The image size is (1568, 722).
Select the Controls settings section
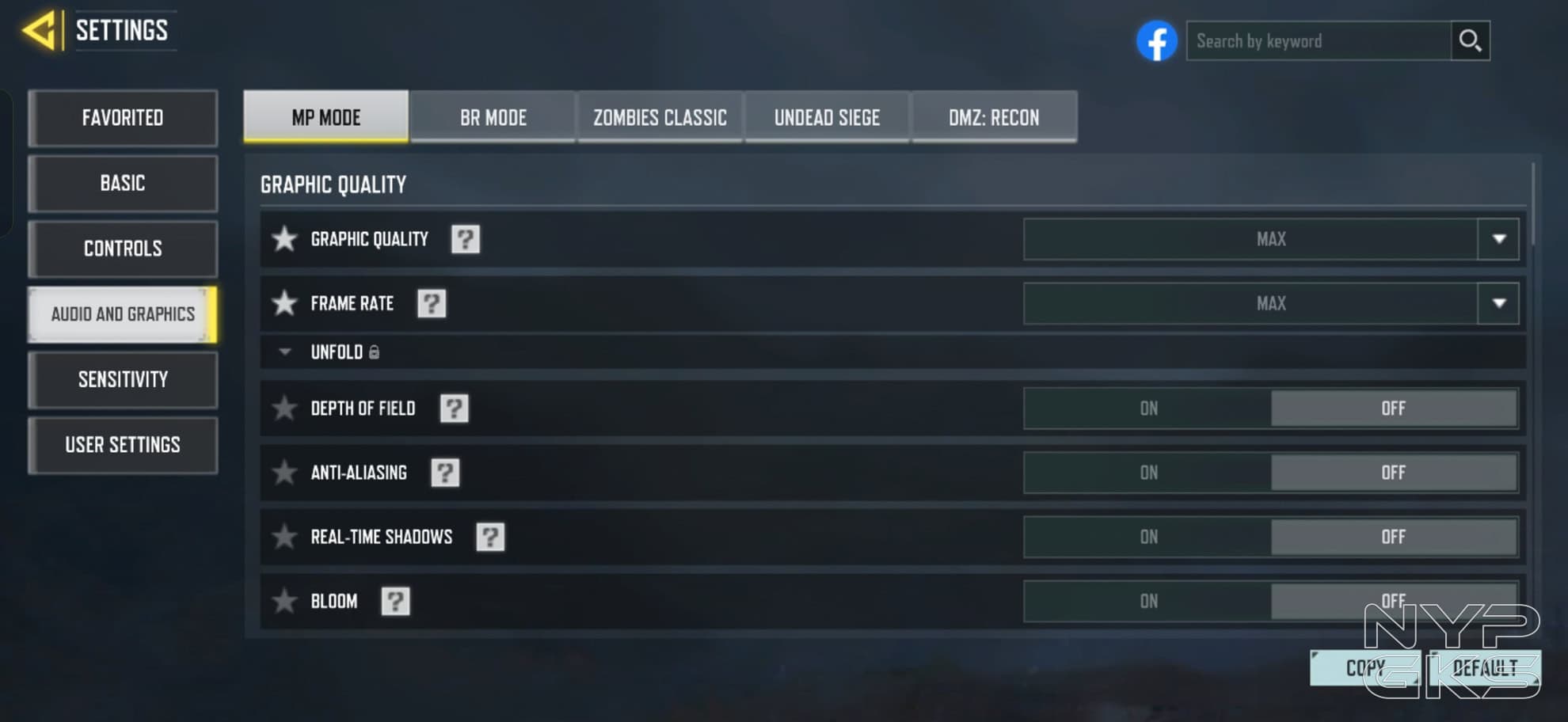click(123, 249)
